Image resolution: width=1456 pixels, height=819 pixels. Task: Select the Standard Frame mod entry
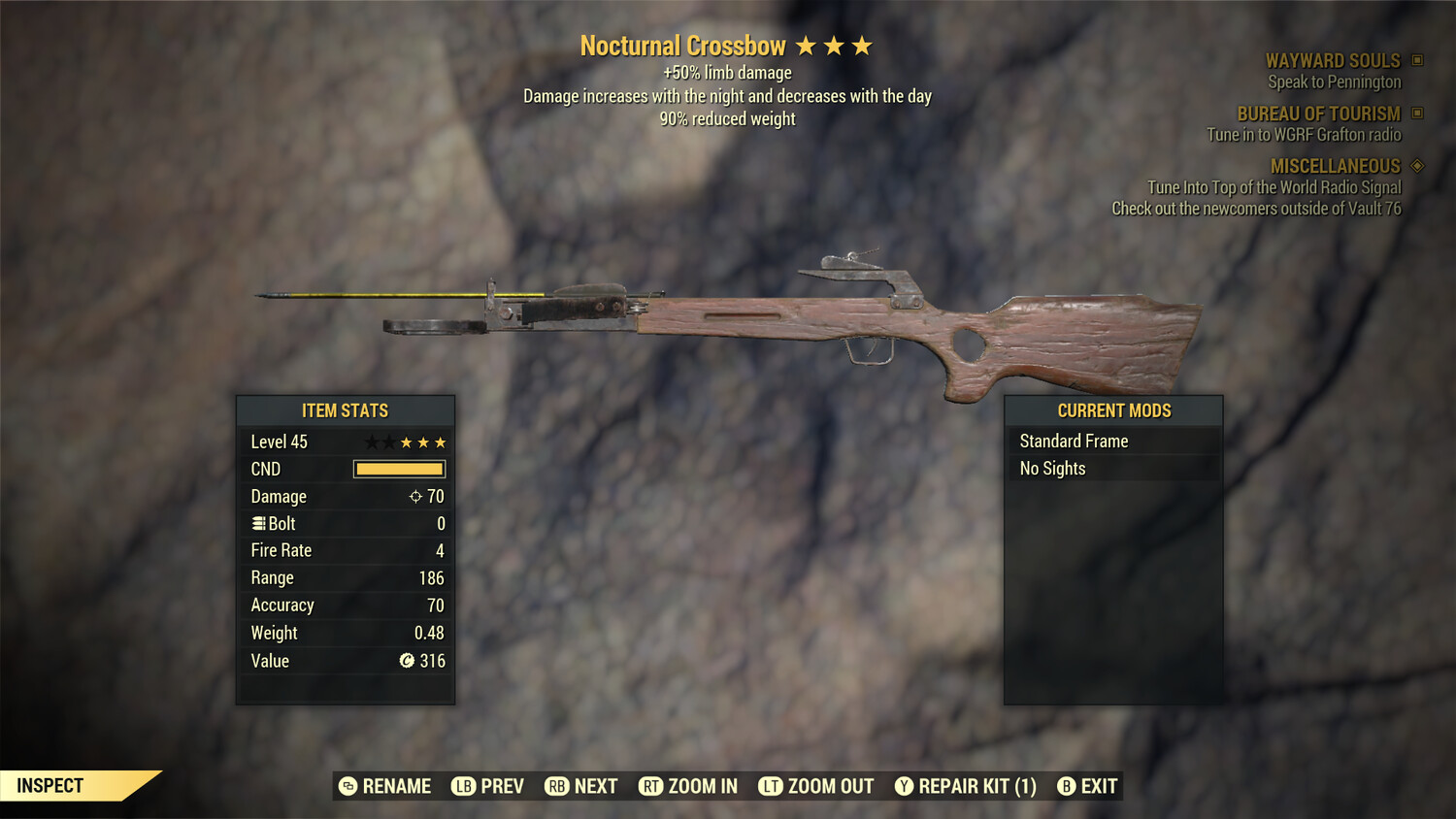pyautogui.click(x=1073, y=441)
